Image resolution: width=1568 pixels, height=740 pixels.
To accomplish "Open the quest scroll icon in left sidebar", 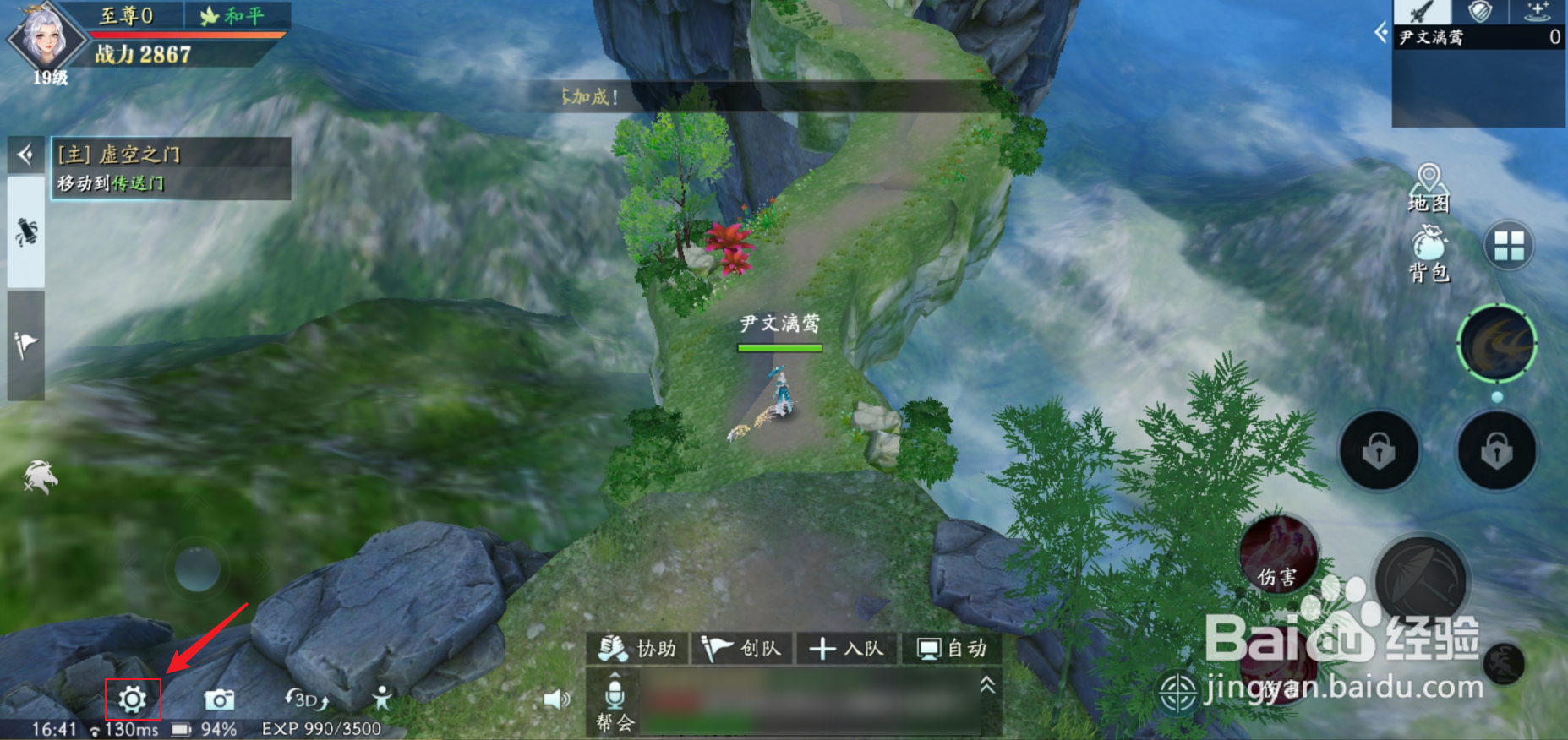I will pos(25,232).
